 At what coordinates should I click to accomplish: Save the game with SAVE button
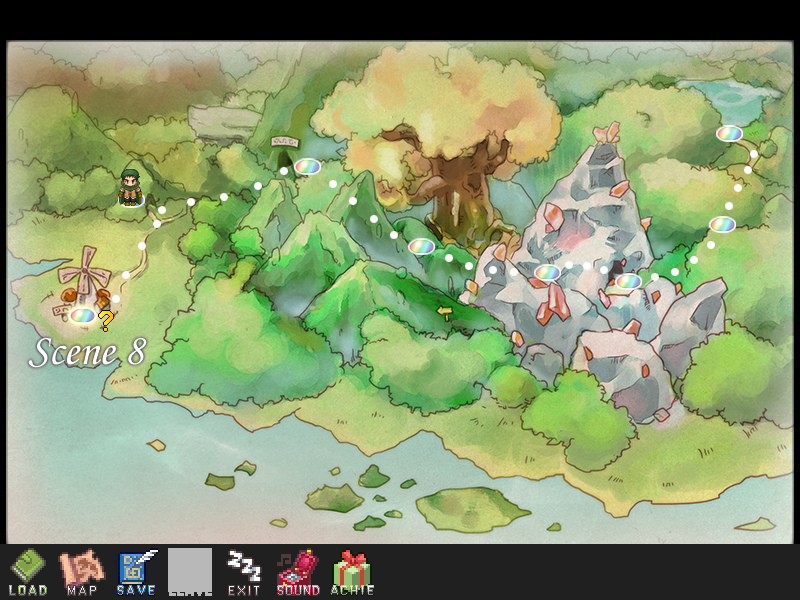(135, 571)
